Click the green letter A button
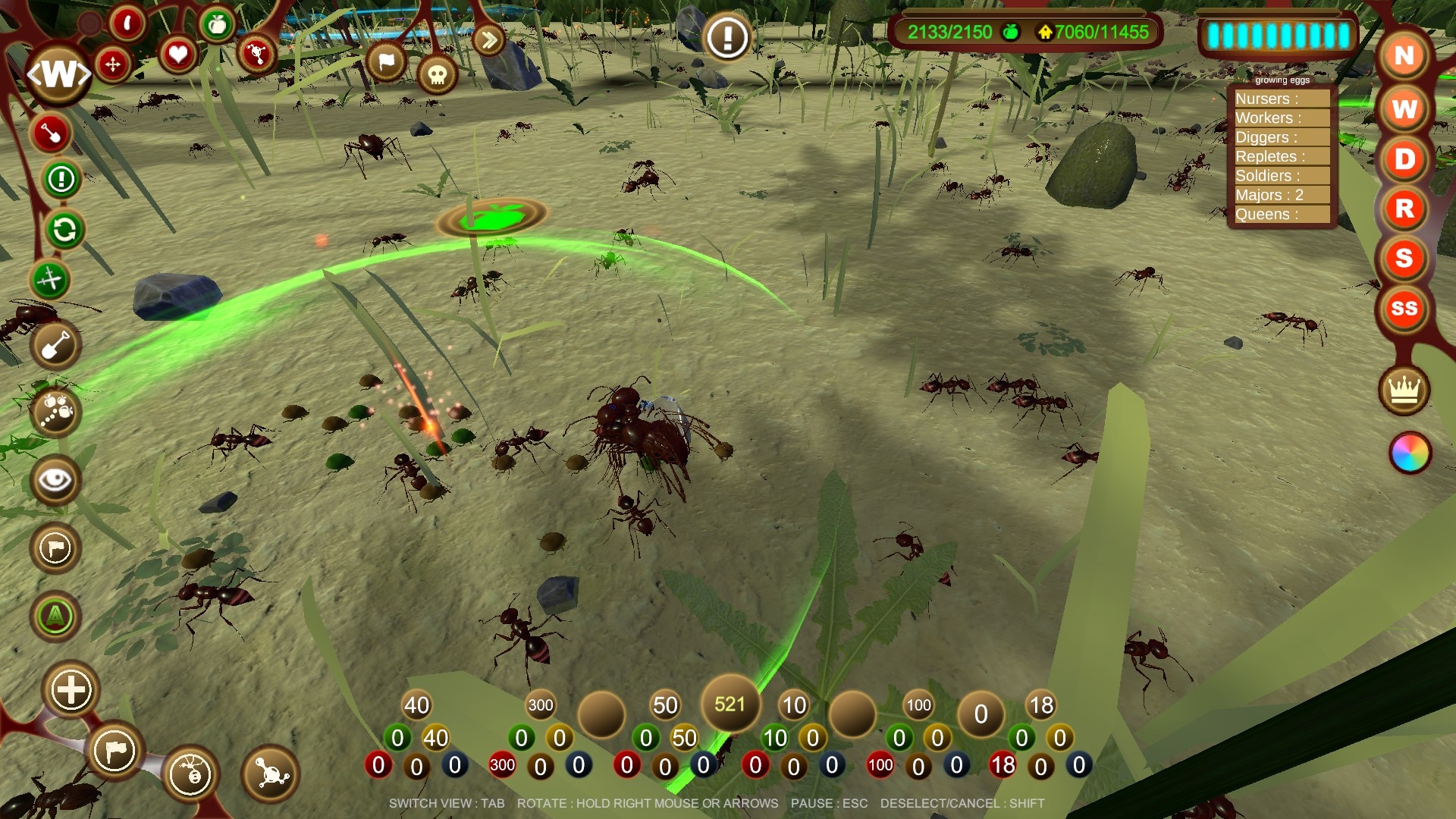1456x819 pixels. 55,617
